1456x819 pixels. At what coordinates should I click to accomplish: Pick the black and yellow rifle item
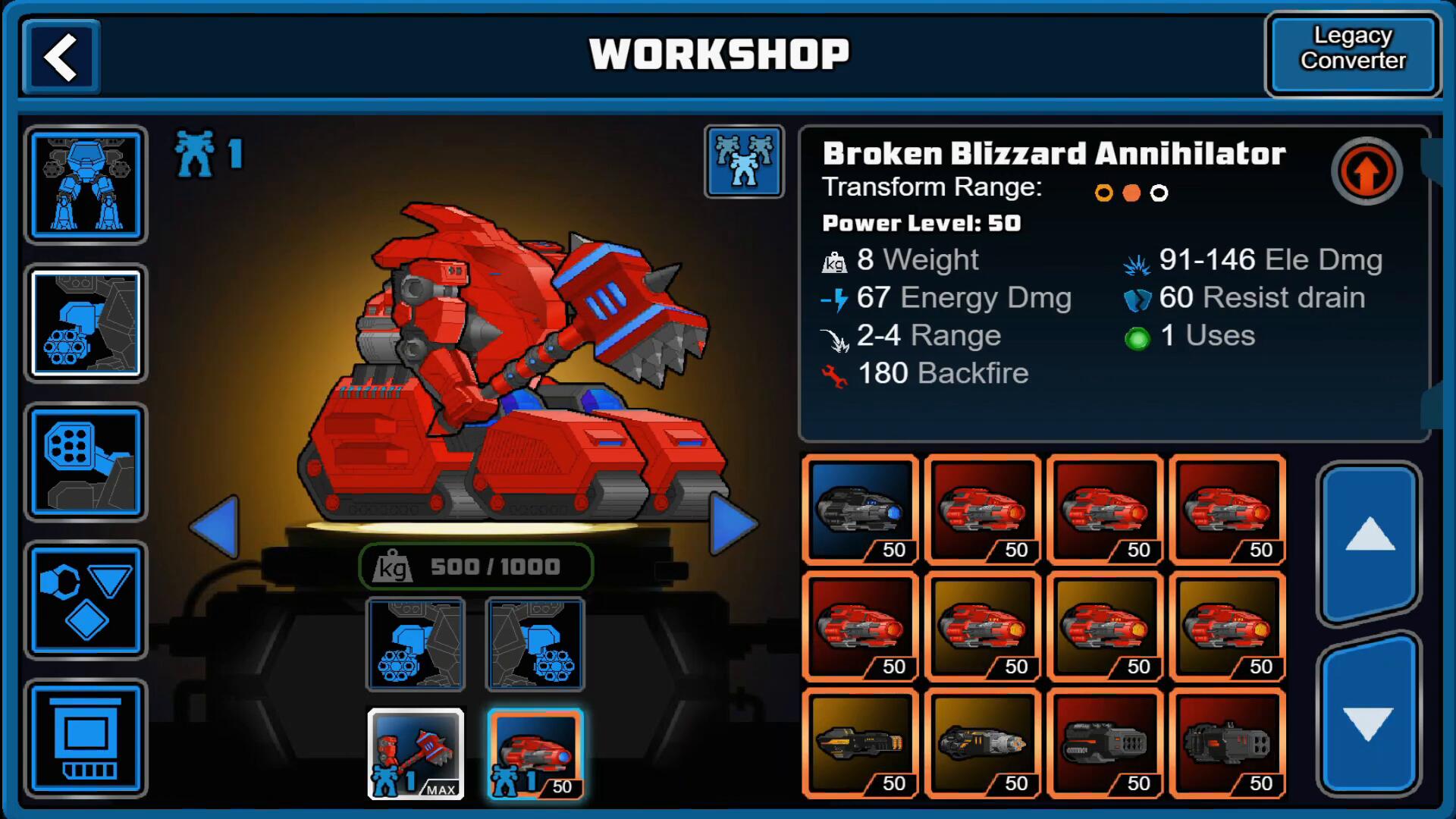860,743
